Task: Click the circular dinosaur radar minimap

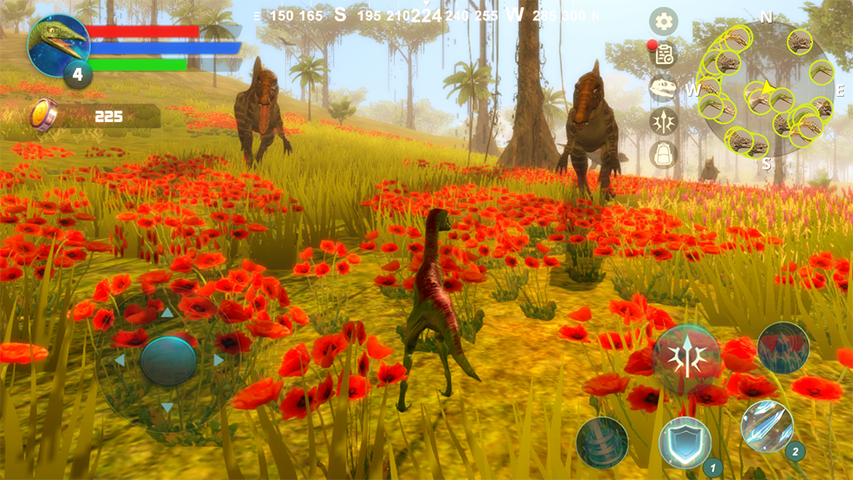Action: click(765, 90)
